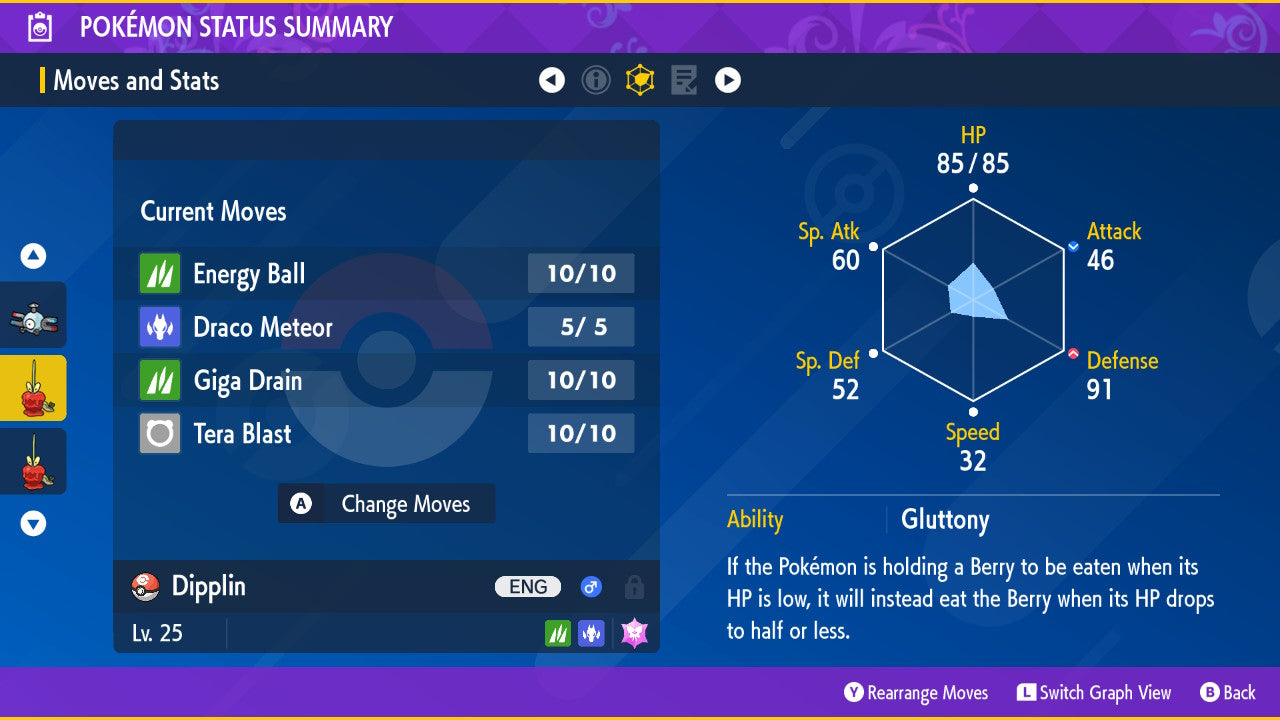Open the Change Moves option
The image size is (1280, 720).
point(386,504)
